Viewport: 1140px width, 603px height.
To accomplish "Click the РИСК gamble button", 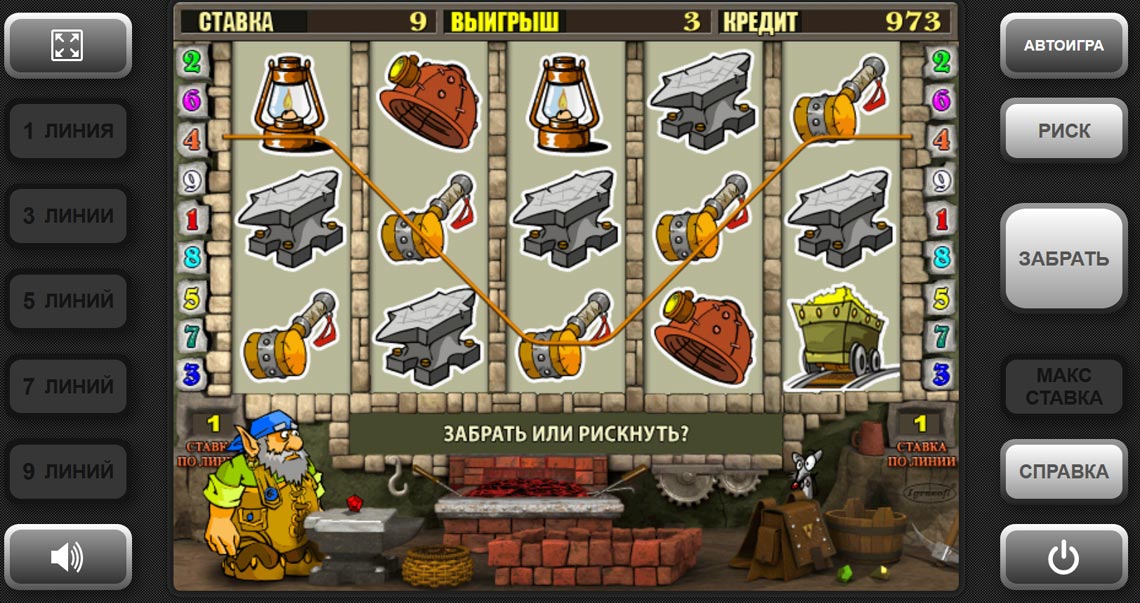I will 1063,131.
